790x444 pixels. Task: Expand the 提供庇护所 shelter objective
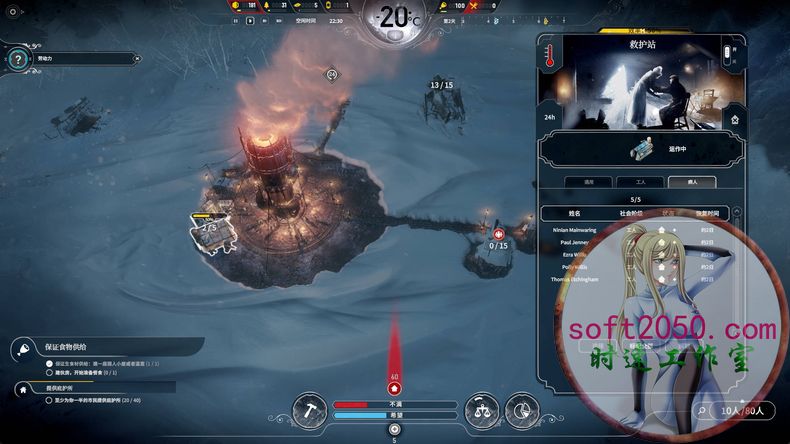point(22,387)
